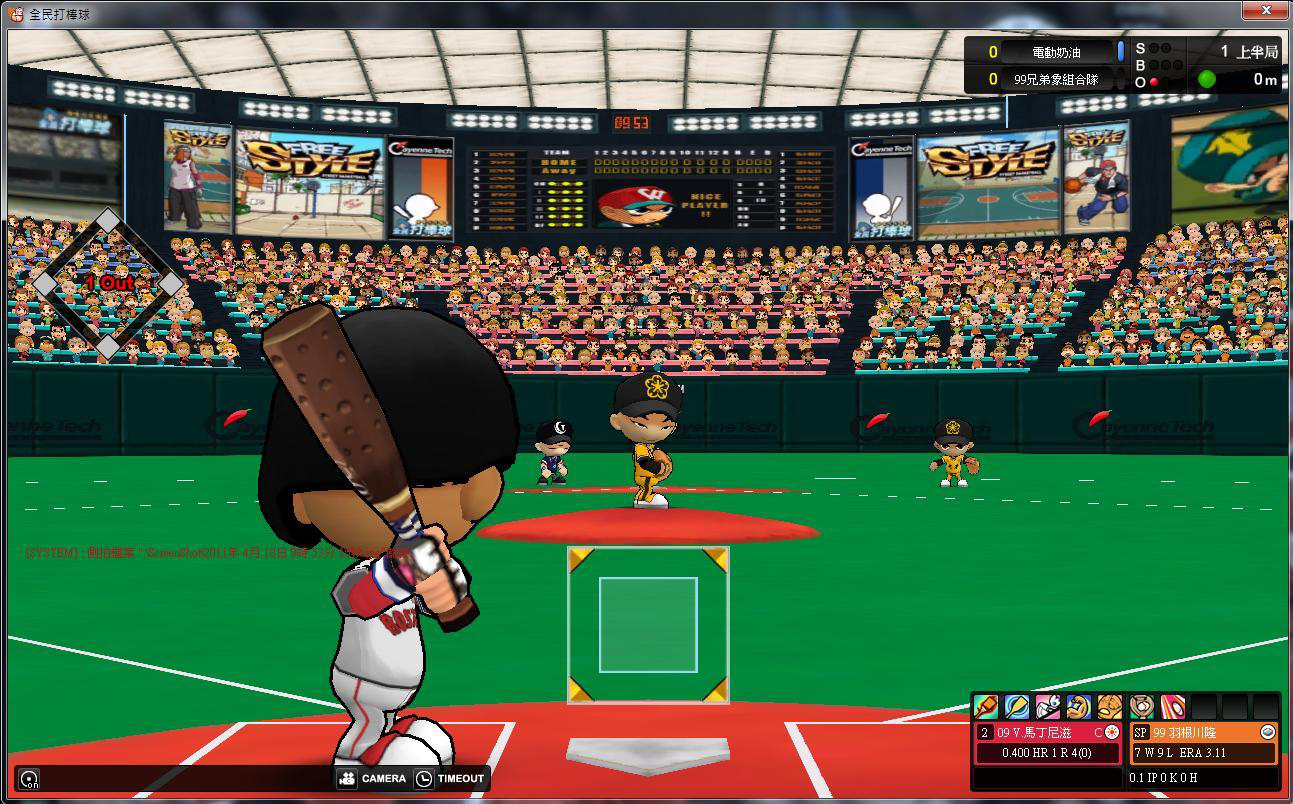Viewport: 1293px width, 804px height.
Task: Activate the flaming bat skill icon
Action: (x=986, y=707)
